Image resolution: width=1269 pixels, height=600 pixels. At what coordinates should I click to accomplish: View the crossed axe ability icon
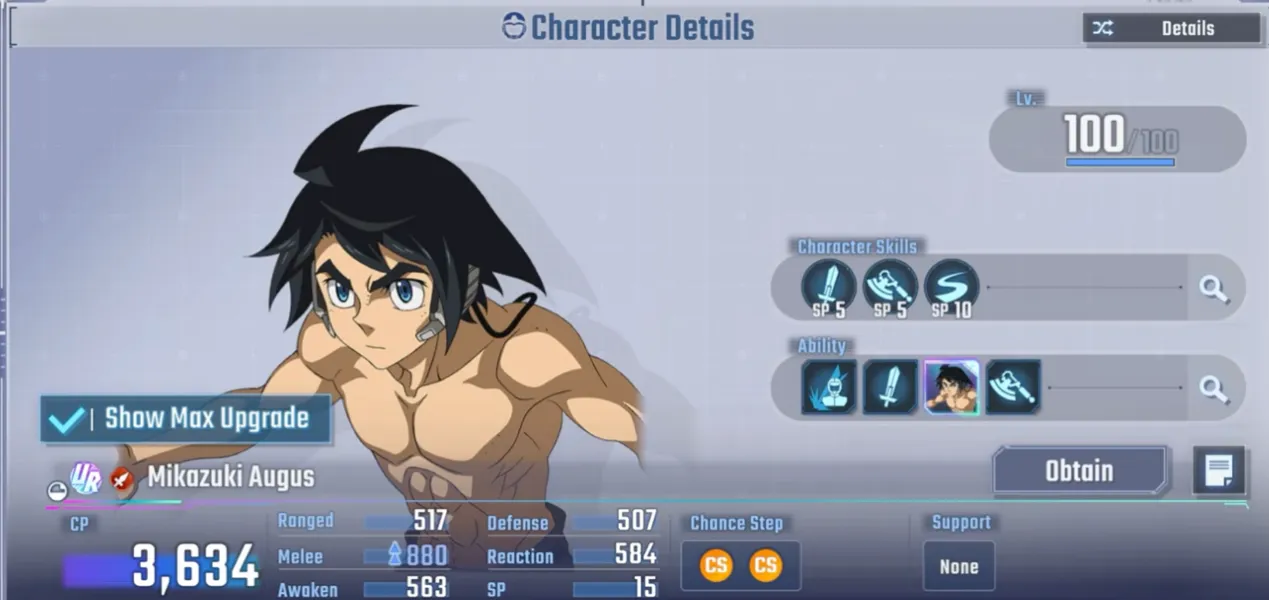tap(1013, 388)
